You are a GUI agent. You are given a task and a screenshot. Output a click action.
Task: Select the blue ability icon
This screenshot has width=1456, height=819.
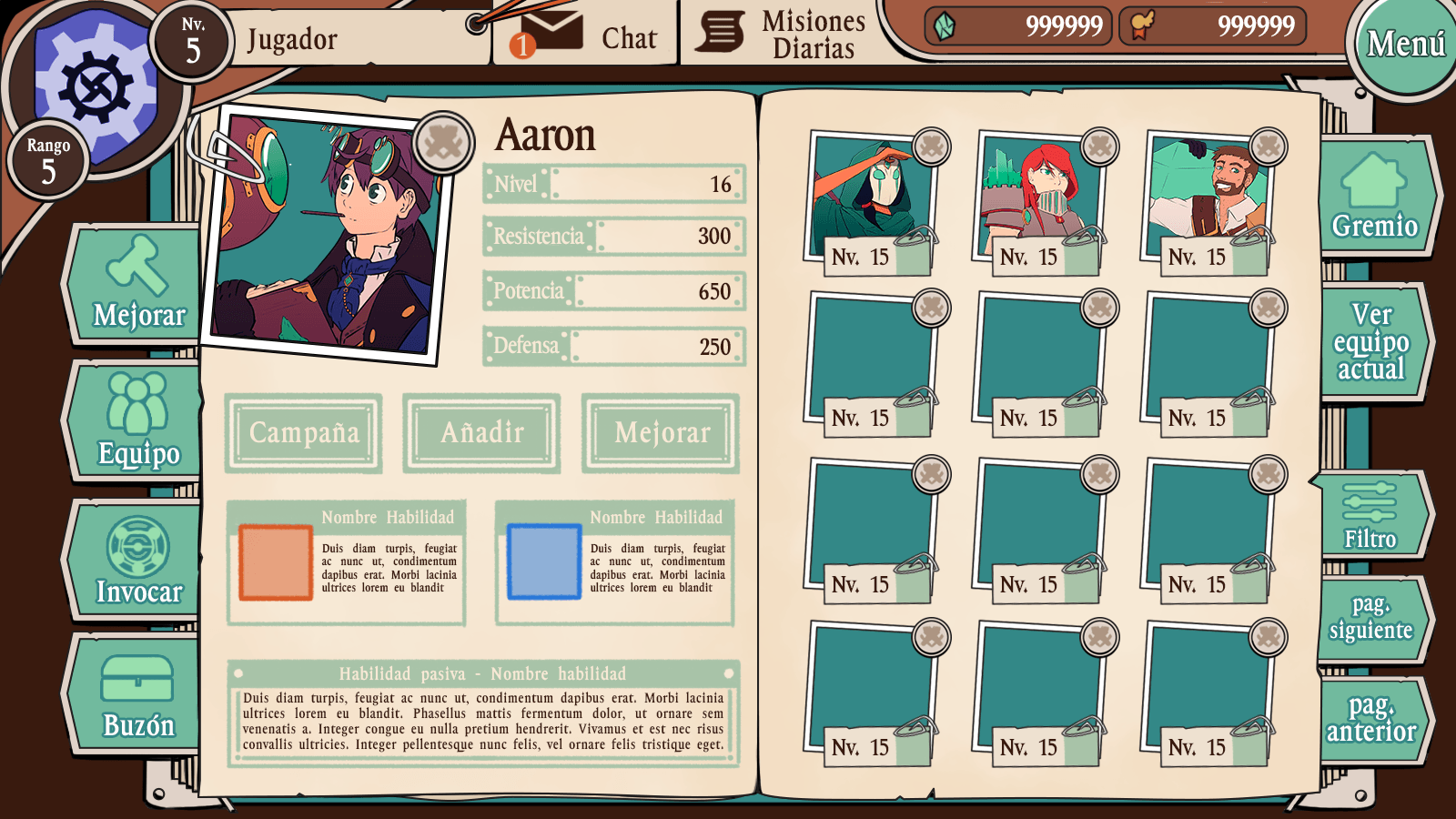click(543, 561)
